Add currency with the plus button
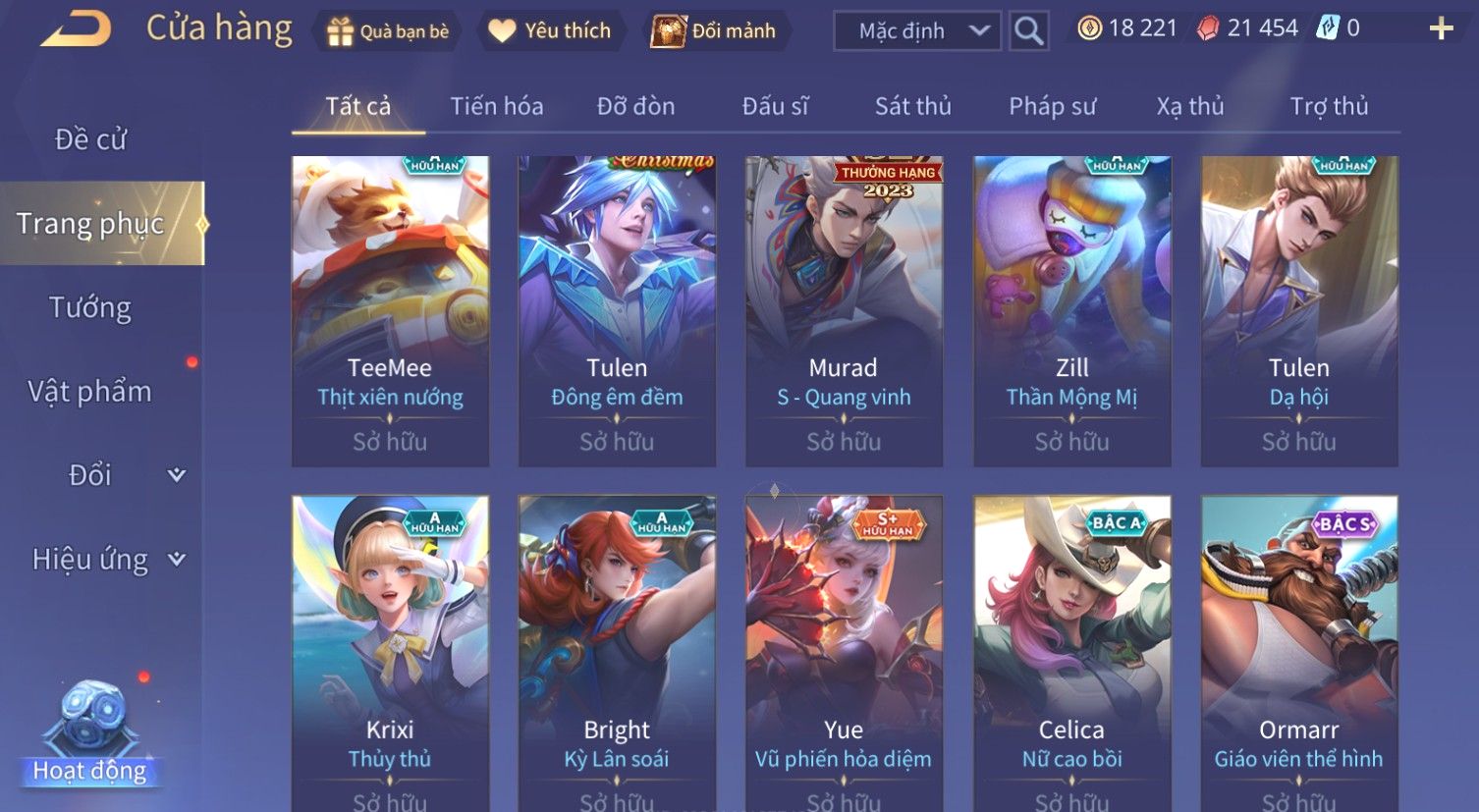 (x=1441, y=28)
